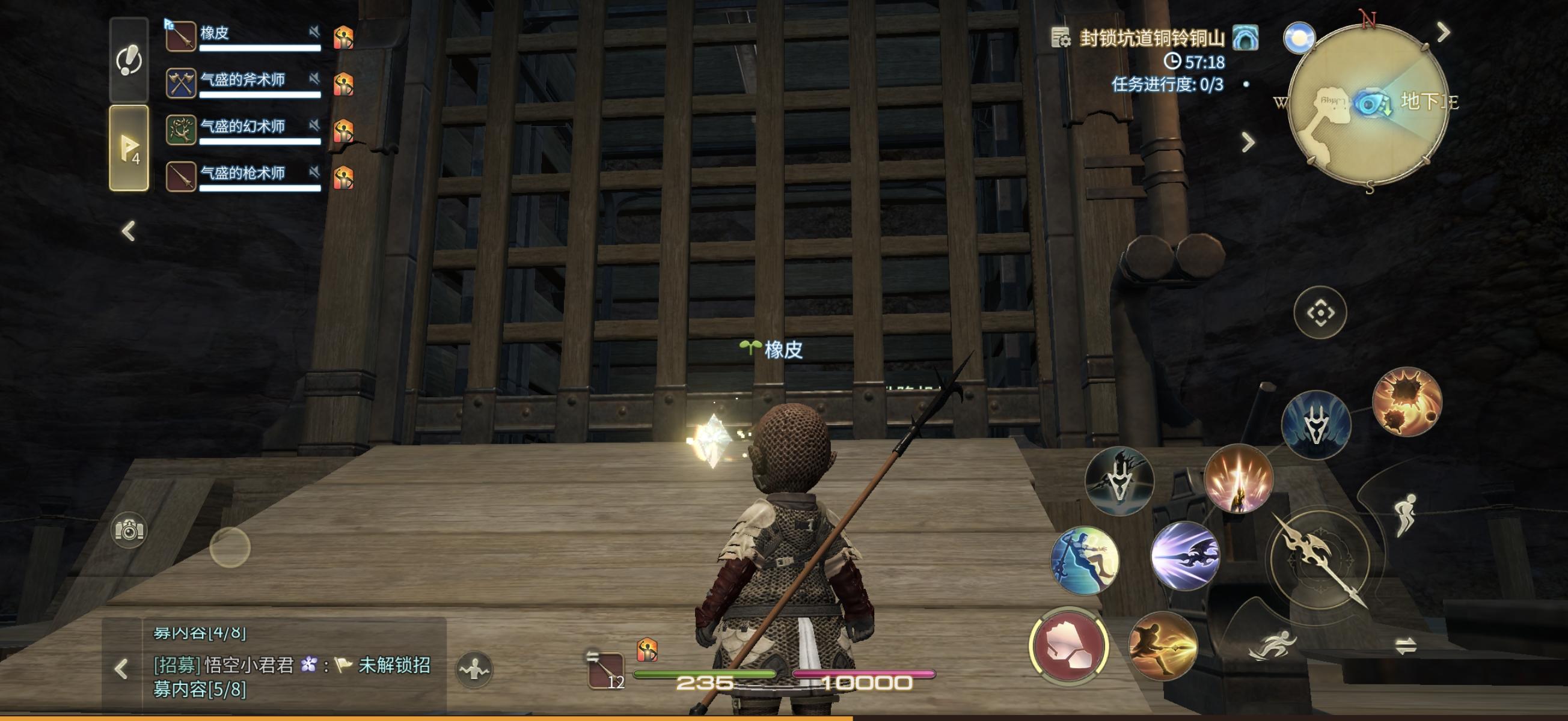The height and width of the screenshot is (721, 1568).
Task: Open the quest exclamation tab
Action: click(x=129, y=59)
